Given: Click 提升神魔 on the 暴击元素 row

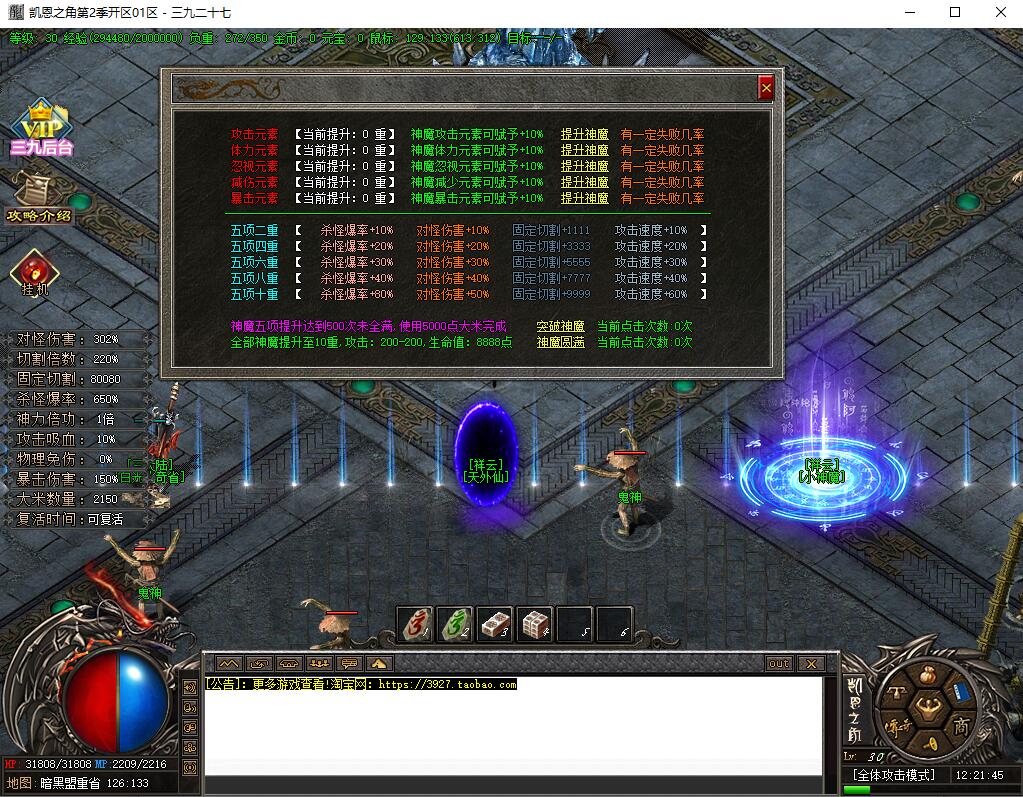Looking at the screenshot, I should (584, 198).
